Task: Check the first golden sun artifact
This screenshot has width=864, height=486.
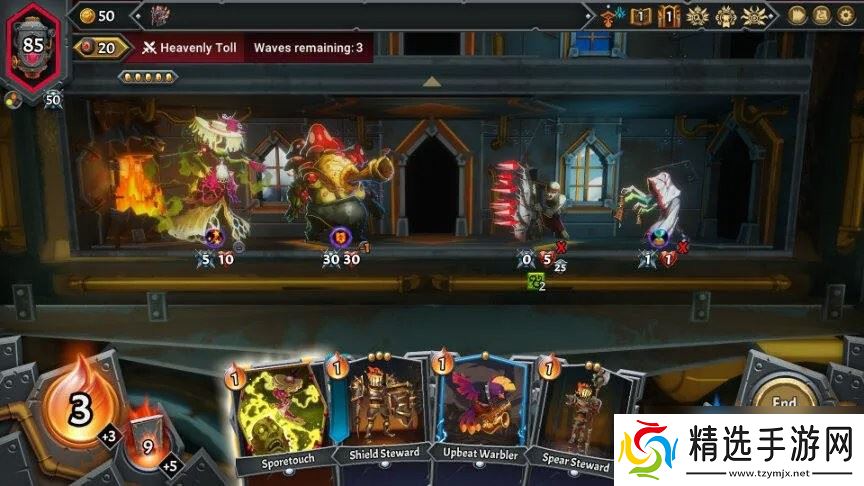Action: (699, 16)
